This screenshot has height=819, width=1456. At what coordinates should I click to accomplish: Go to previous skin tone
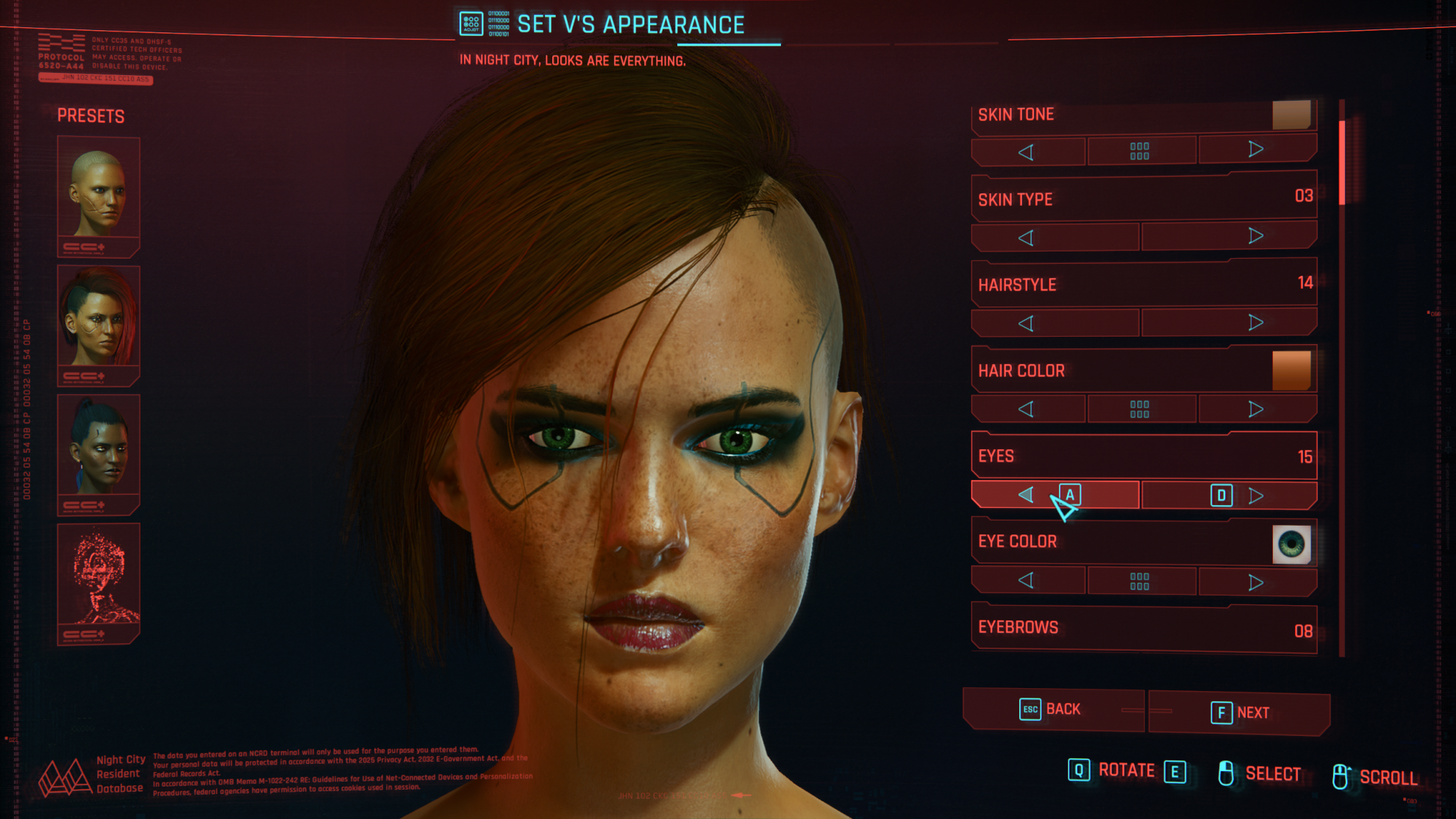1027,151
